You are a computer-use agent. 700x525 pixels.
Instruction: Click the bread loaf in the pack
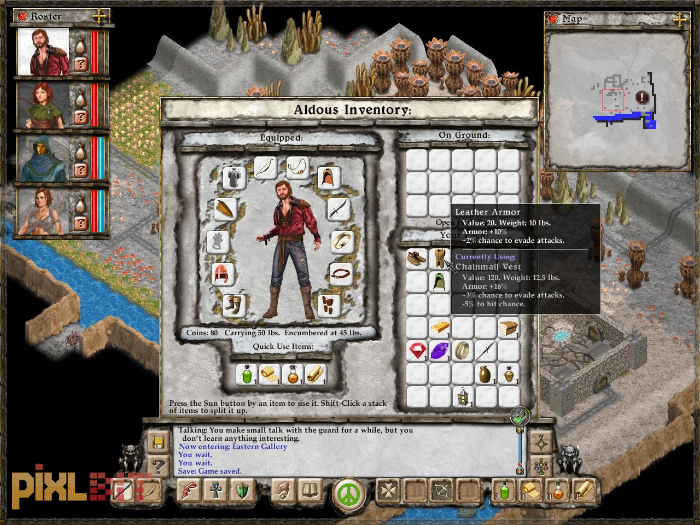pos(509,328)
